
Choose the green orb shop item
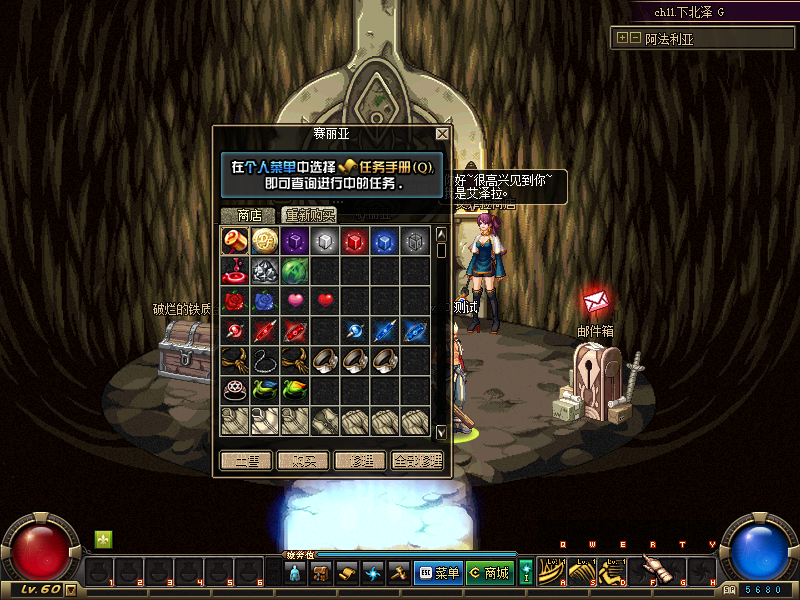295,270
